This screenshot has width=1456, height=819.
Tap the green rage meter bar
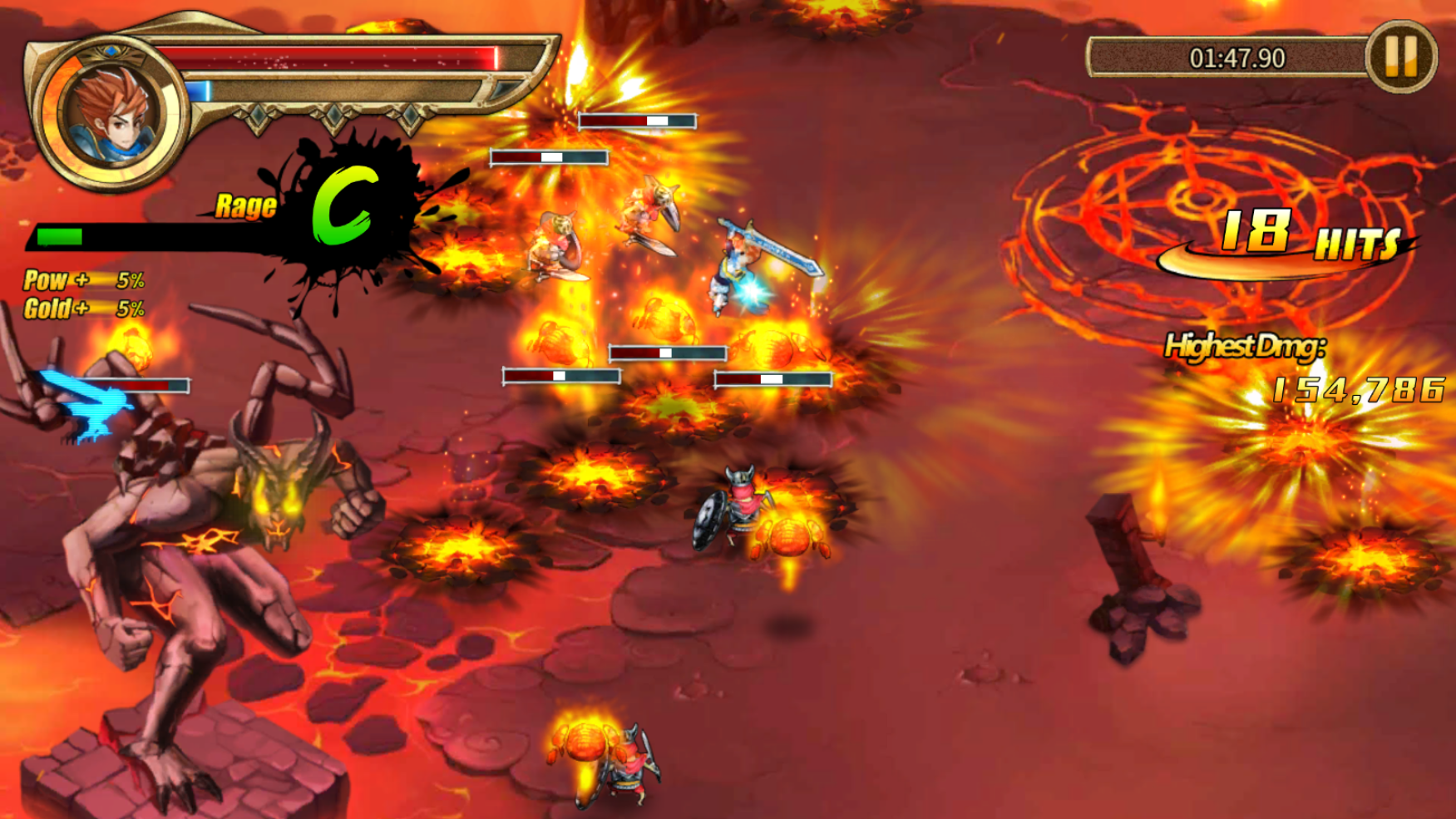point(58,236)
